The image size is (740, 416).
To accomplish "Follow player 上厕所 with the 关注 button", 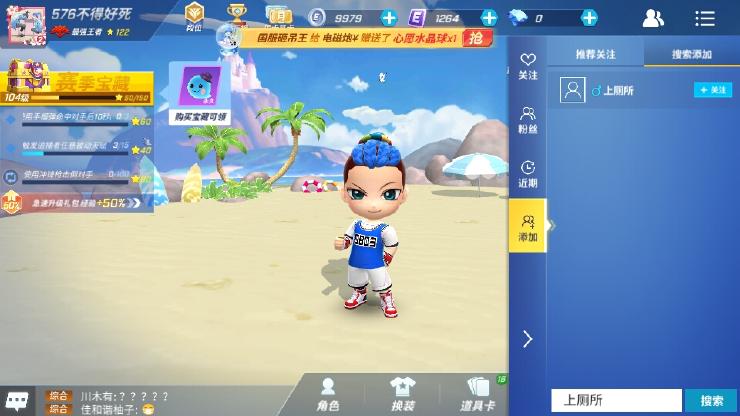I will coord(713,90).
